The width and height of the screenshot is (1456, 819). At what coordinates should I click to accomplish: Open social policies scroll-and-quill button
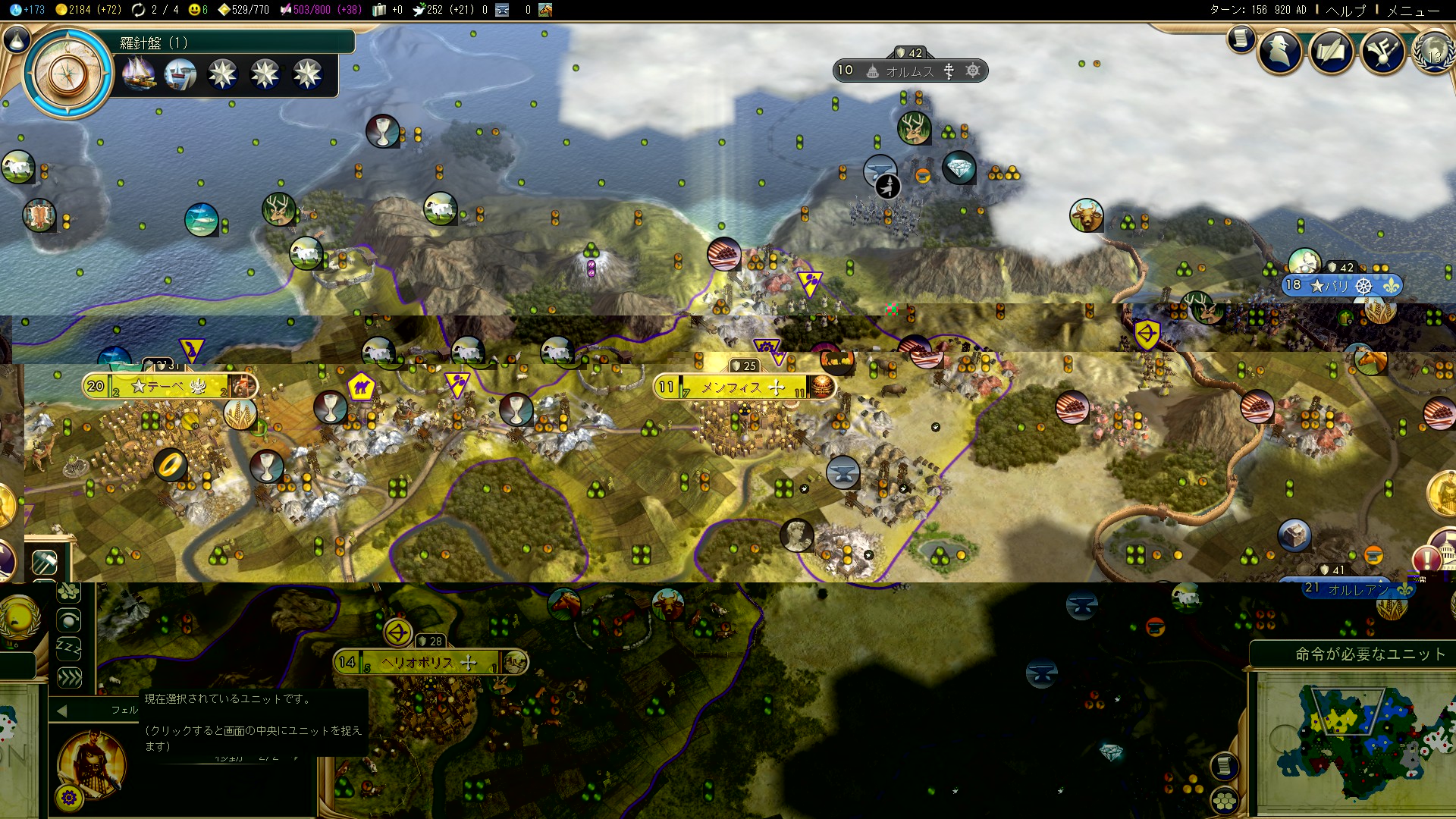1331,51
